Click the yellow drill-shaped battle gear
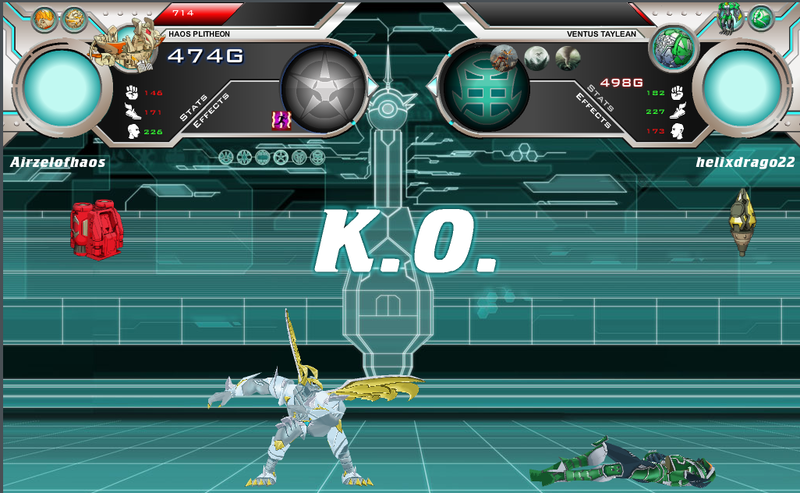800x493 pixels. point(741,221)
